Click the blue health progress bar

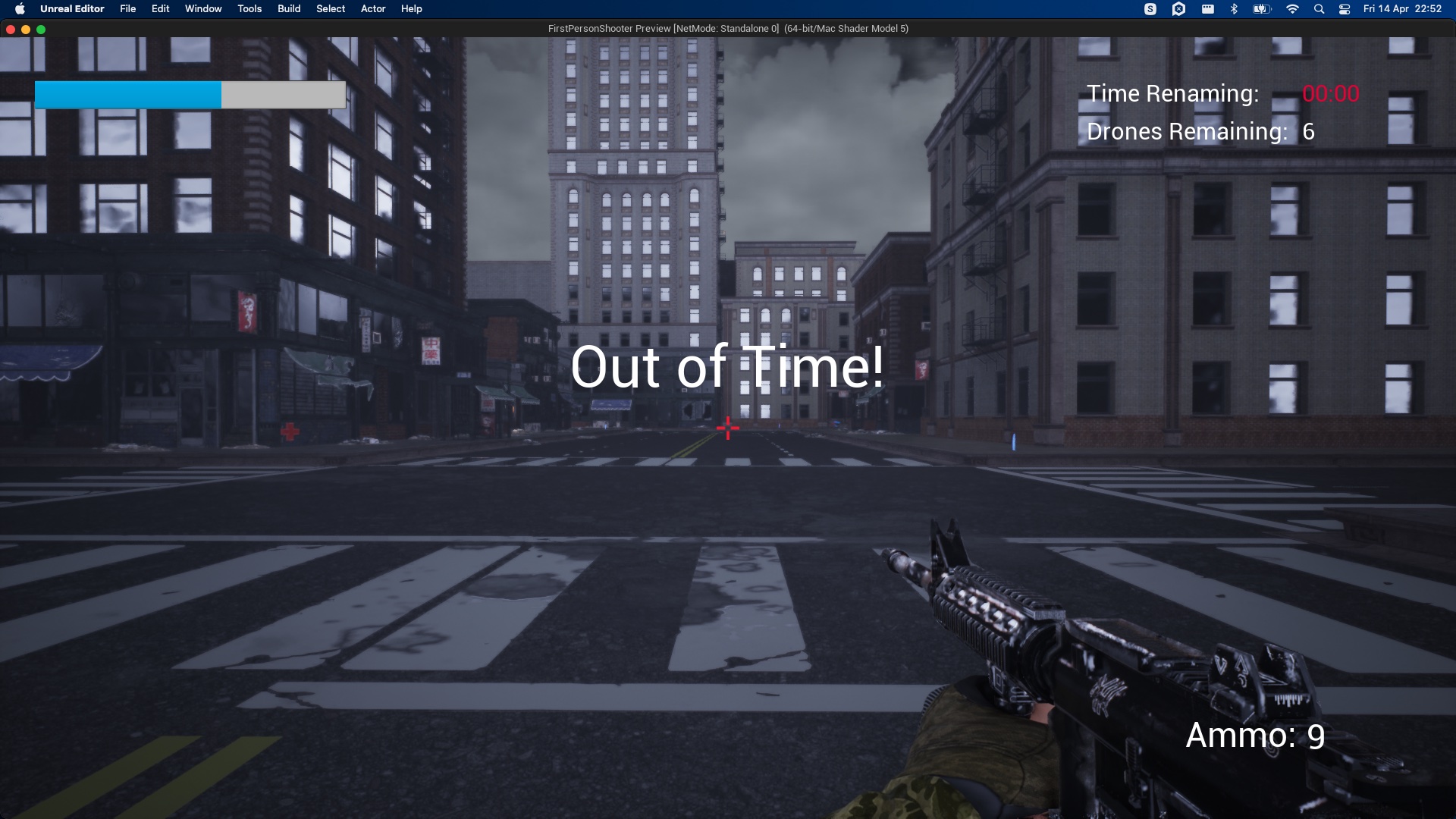click(127, 94)
